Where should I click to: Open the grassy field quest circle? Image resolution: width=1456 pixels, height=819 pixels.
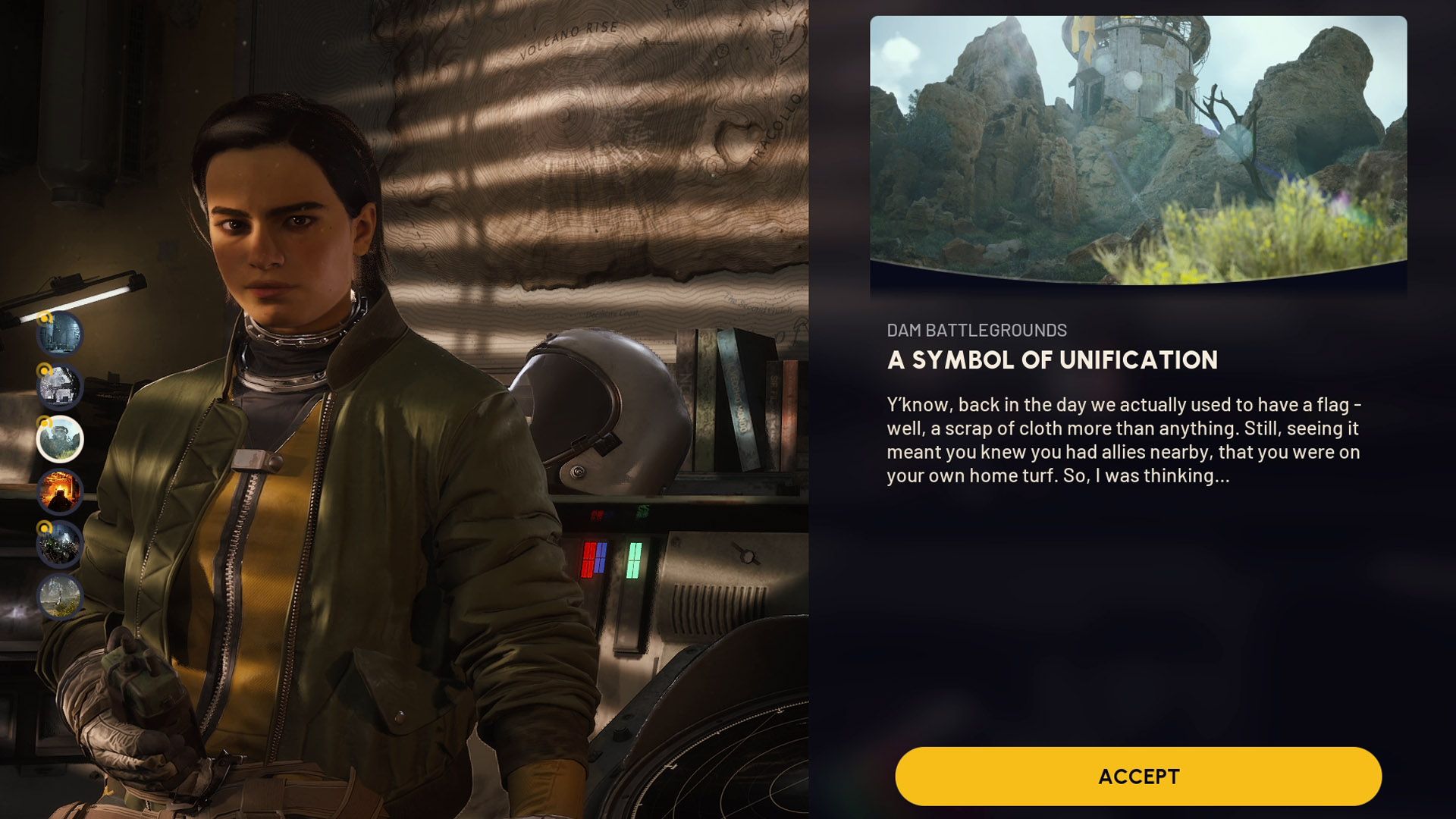60,596
